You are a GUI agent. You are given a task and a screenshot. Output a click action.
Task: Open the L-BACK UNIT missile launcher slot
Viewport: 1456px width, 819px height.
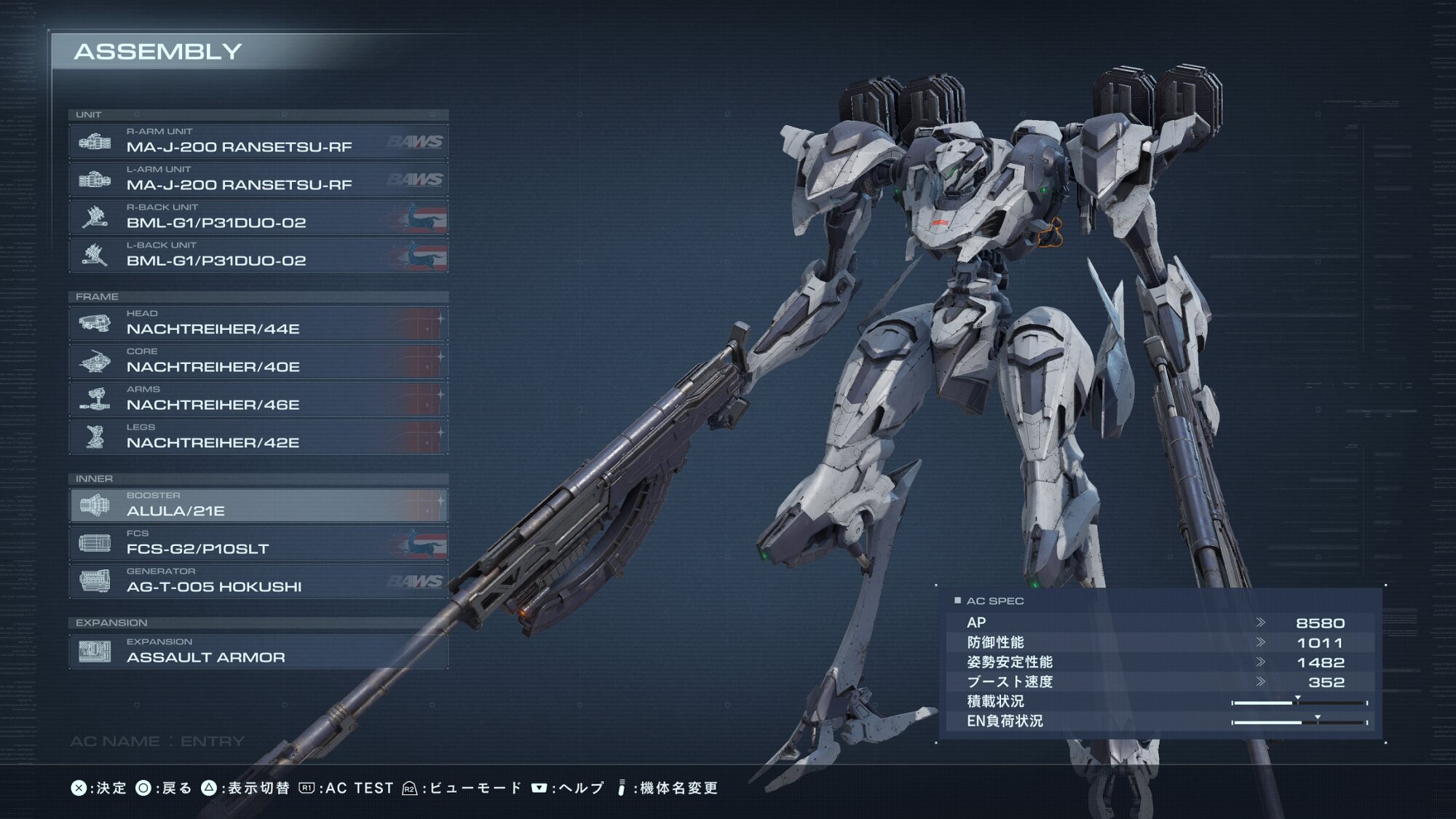[258, 256]
